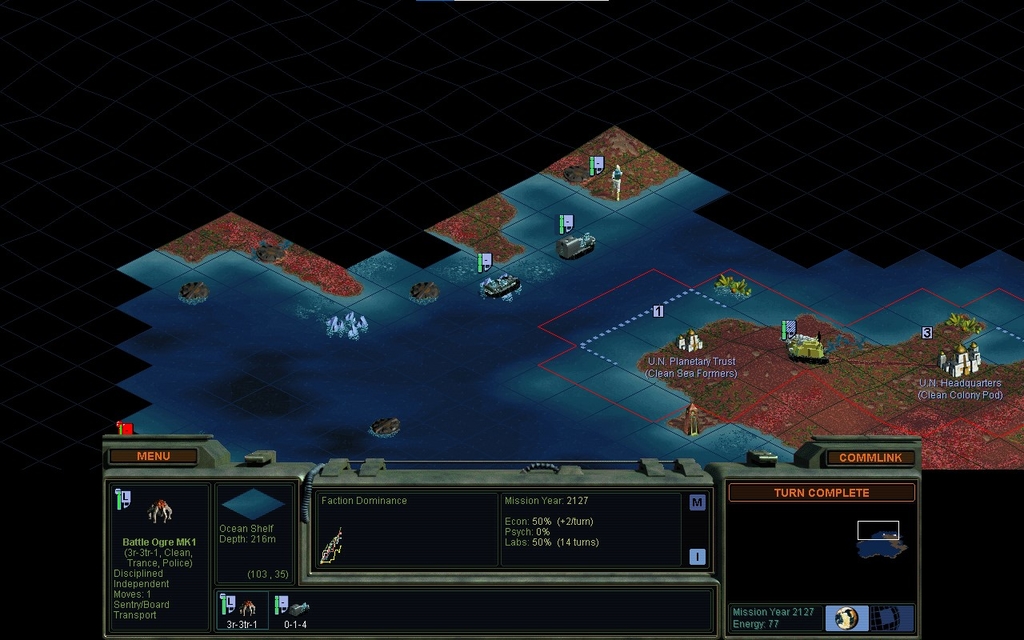The image size is (1024, 640).
Task: Open the COMMLINK panel
Action: tap(870, 457)
